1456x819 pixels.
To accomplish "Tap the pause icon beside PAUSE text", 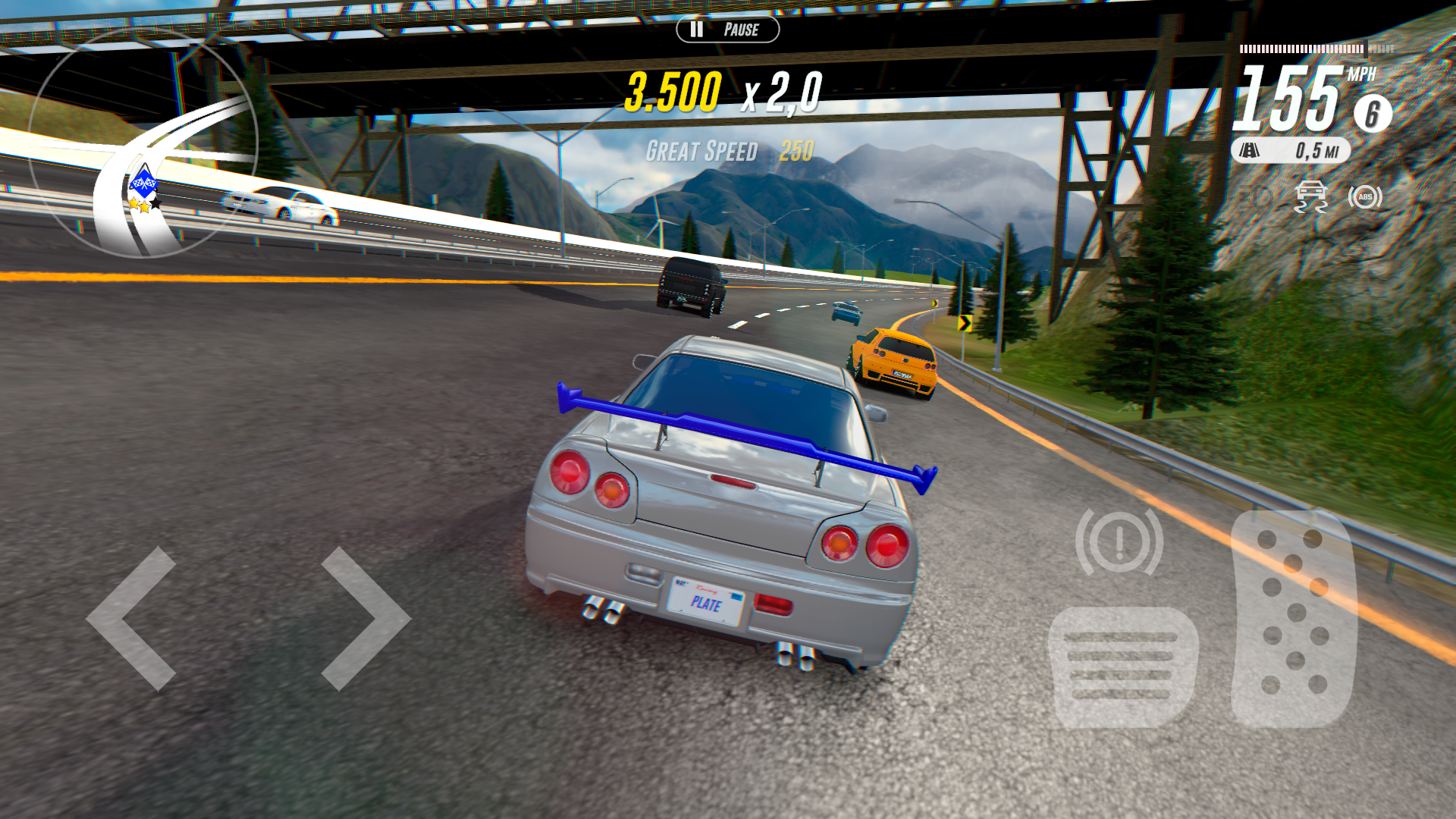I will [695, 30].
